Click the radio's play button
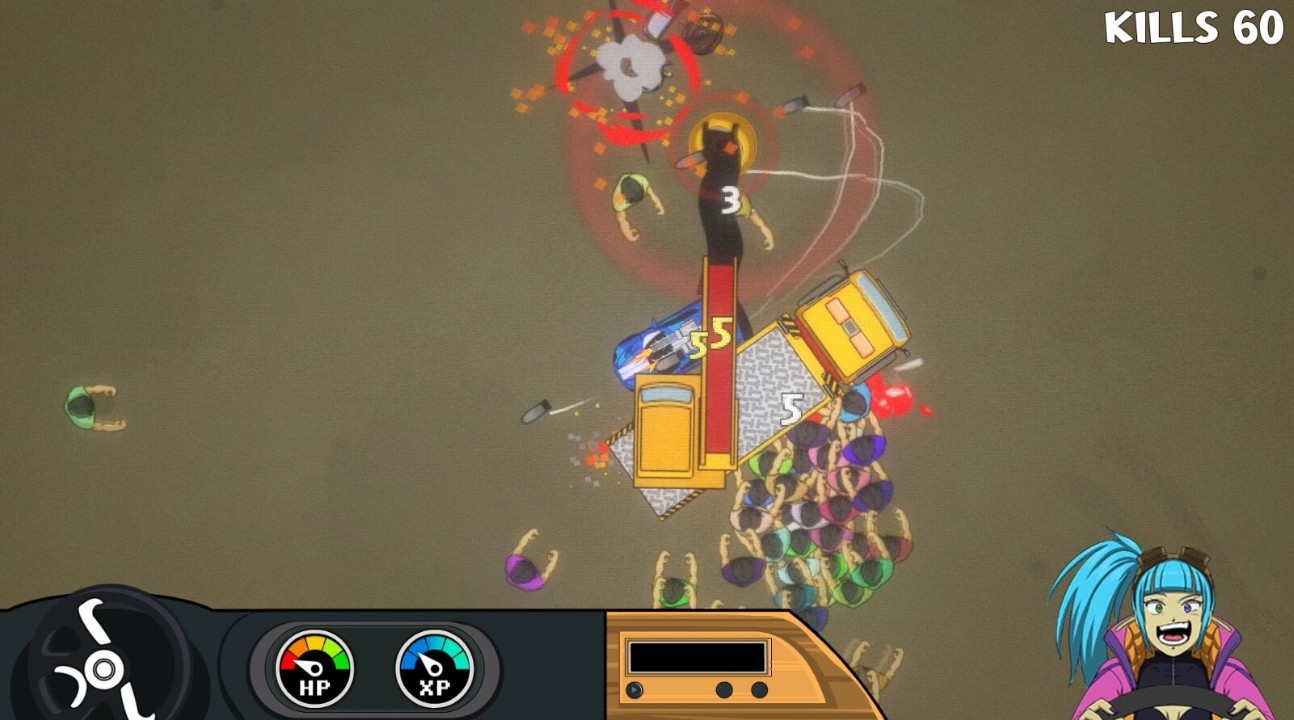Image resolution: width=1294 pixels, height=720 pixels. pyautogui.click(x=634, y=690)
